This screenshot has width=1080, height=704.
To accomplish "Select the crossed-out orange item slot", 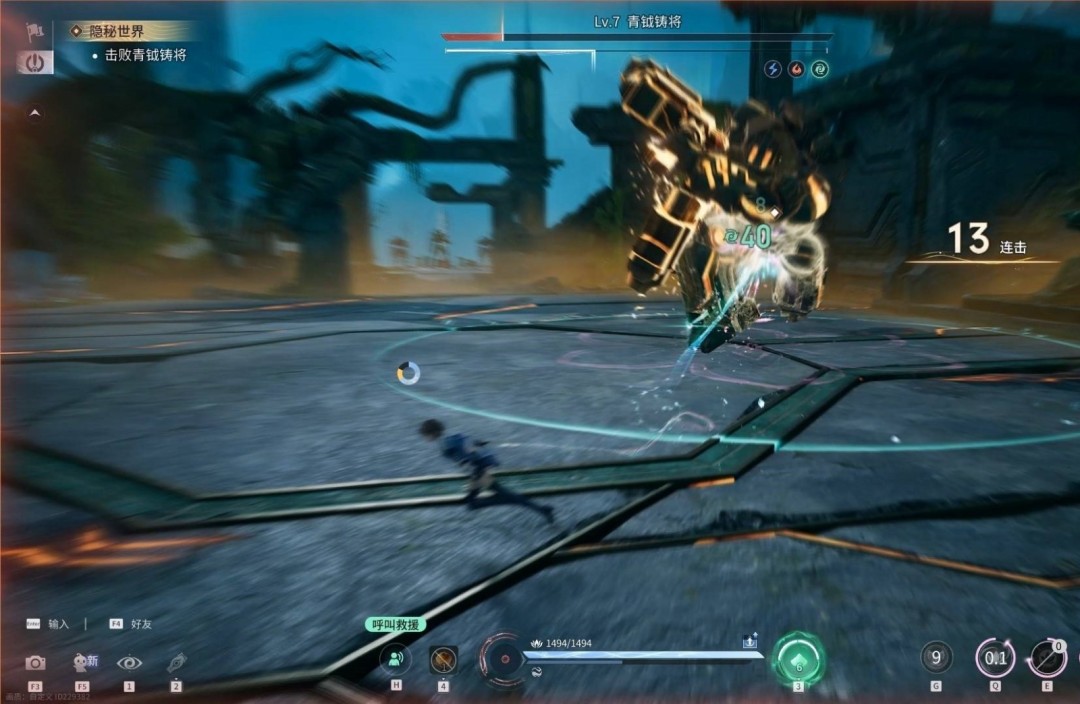I will coord(443,659).
